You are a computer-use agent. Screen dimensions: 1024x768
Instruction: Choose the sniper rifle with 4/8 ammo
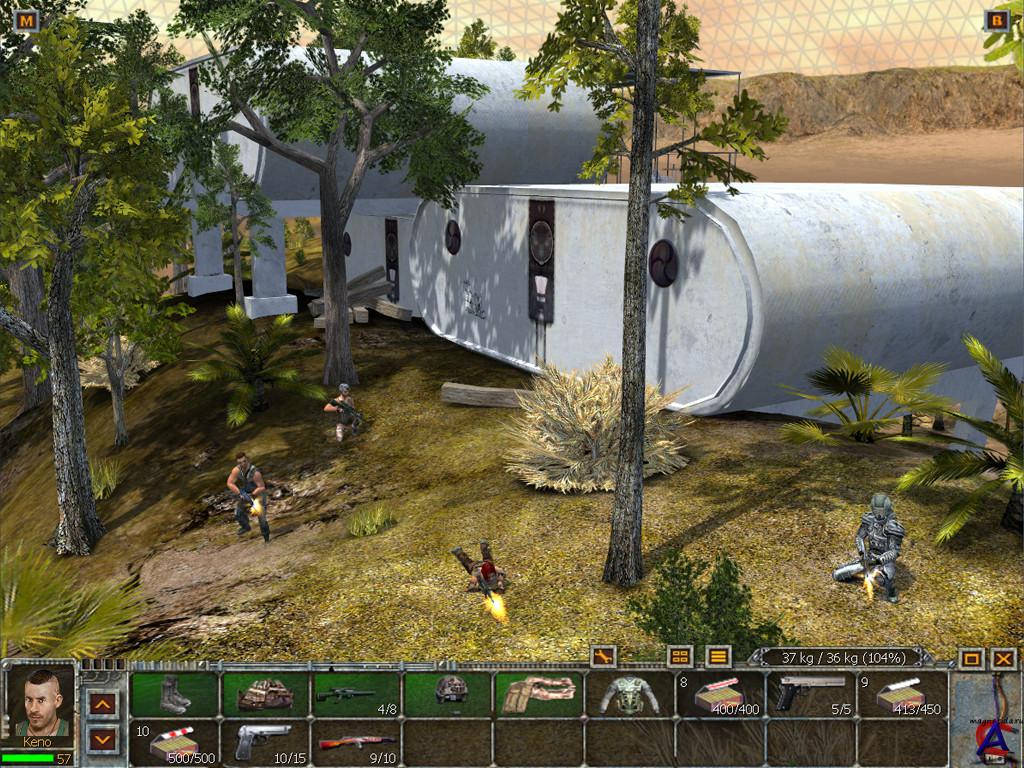(x=356, y=694)
